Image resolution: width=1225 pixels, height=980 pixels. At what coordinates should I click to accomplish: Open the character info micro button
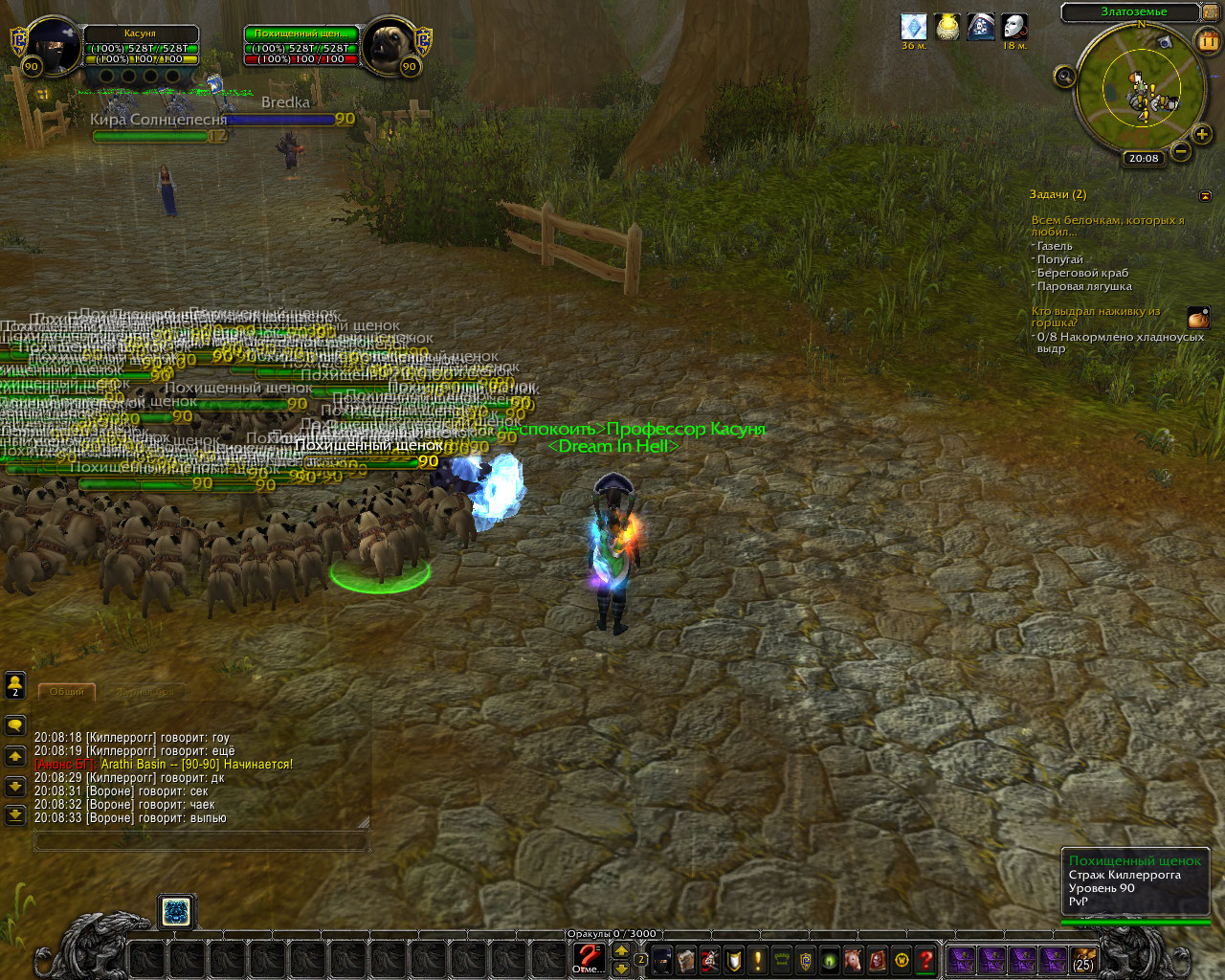(x=662, y=960)
